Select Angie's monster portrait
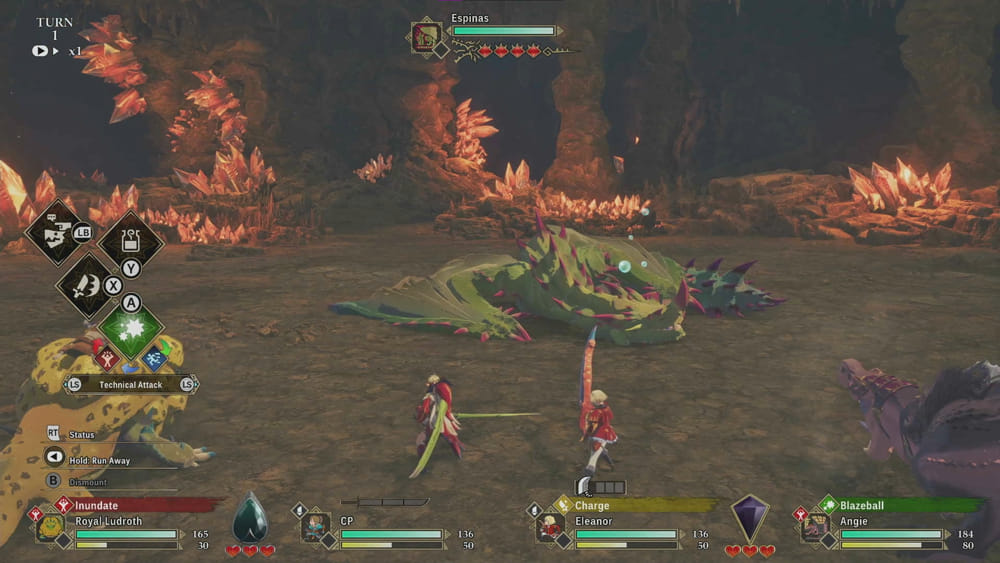This screenshot has width=1000, height=563. point(815,528)
